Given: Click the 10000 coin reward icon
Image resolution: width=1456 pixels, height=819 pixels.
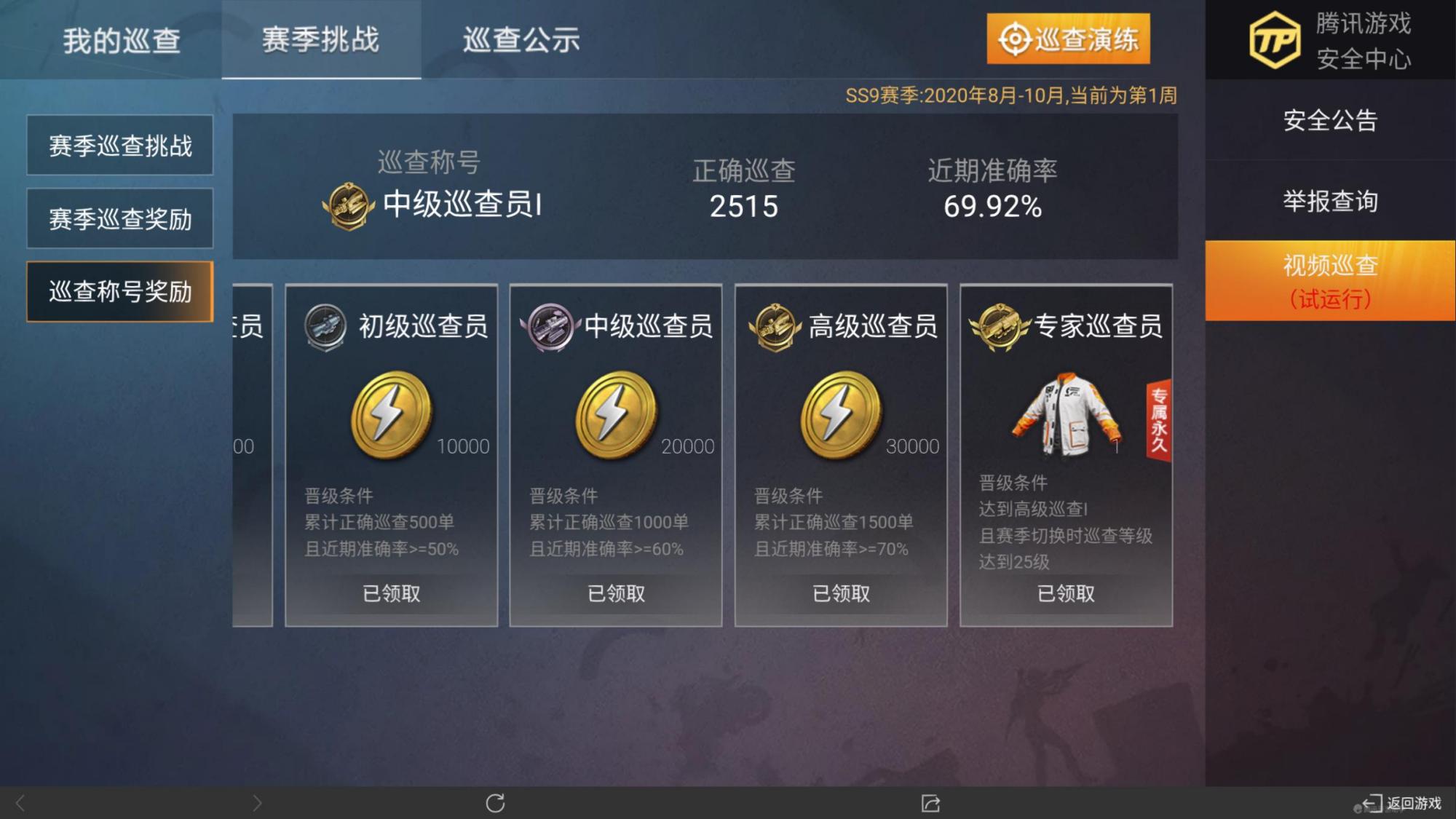Looking at the screenshot, I should point(392,416).
